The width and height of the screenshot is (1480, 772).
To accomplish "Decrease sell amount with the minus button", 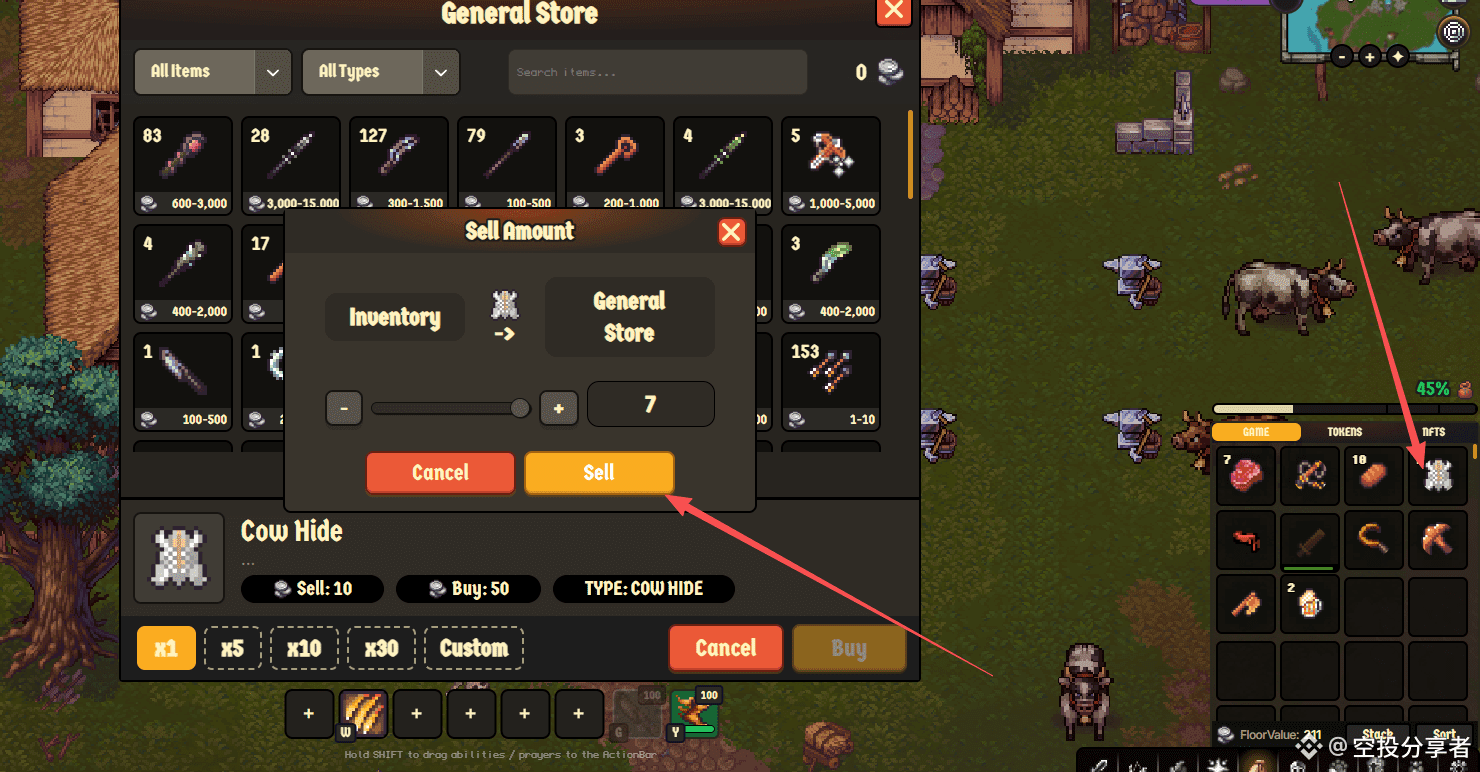I will pos(344,408).
